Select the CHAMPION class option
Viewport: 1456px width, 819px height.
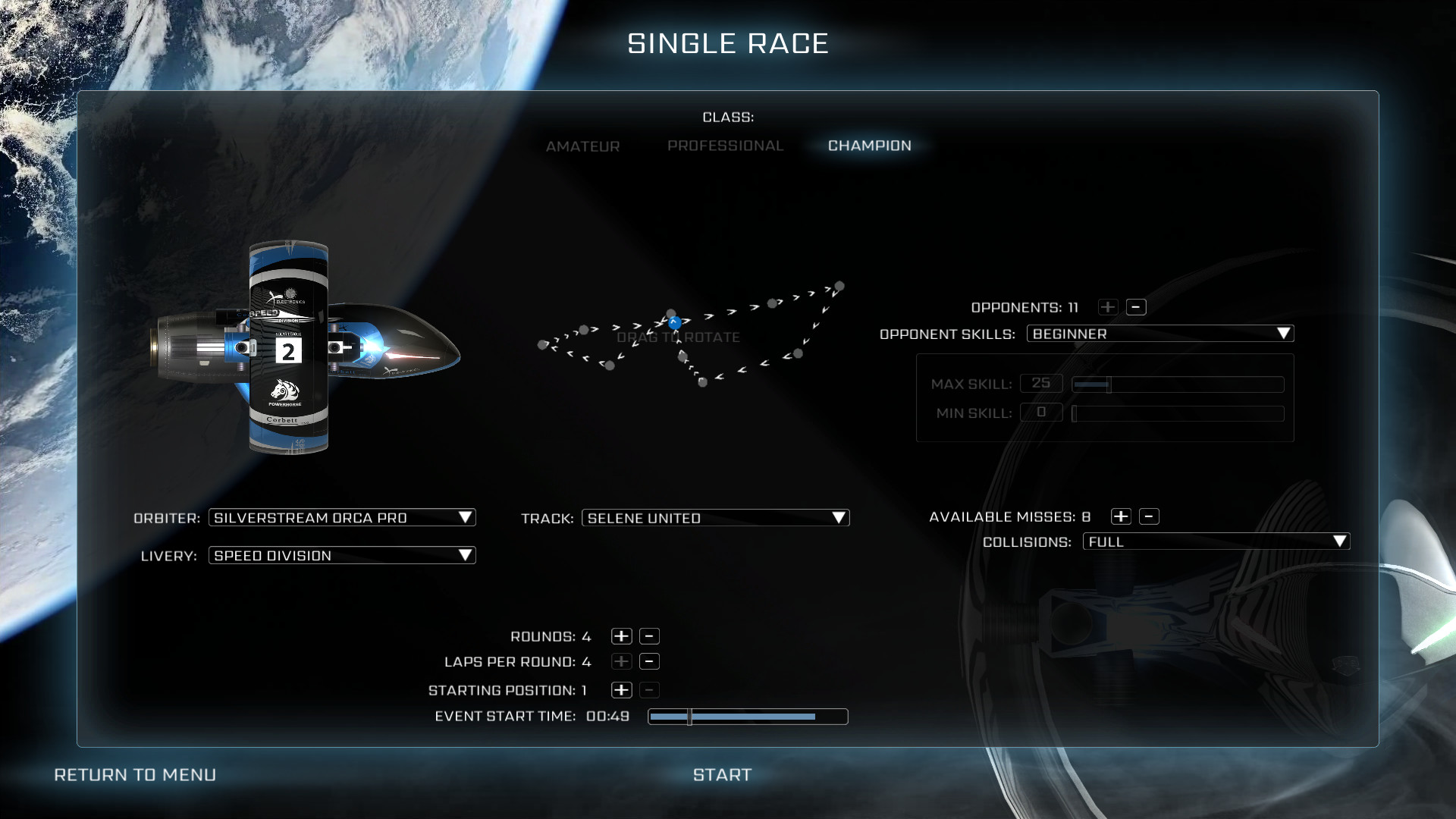coord(869,146)
